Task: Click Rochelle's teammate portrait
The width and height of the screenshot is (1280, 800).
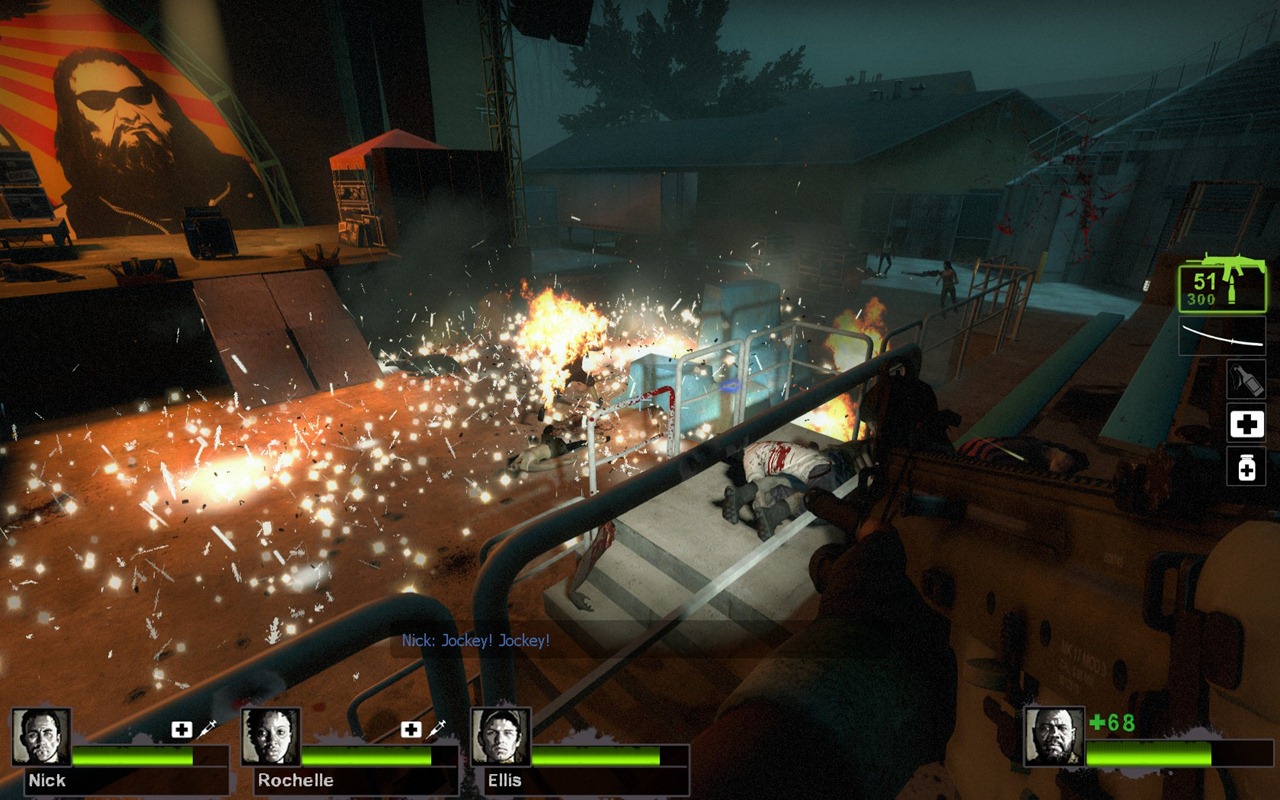Action: pos(271,738)
